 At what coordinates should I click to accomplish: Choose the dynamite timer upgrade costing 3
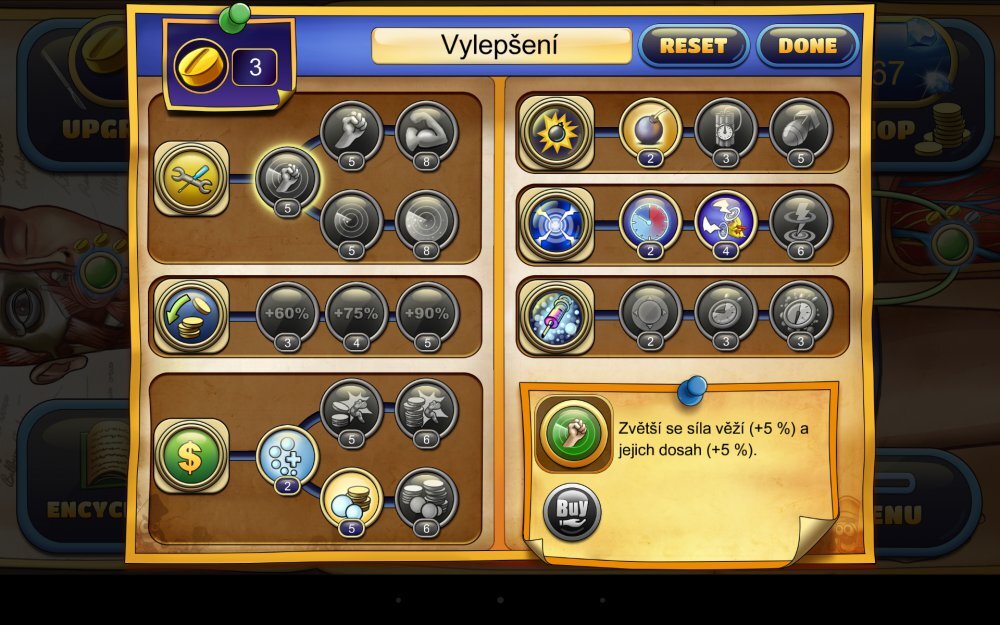726,129
